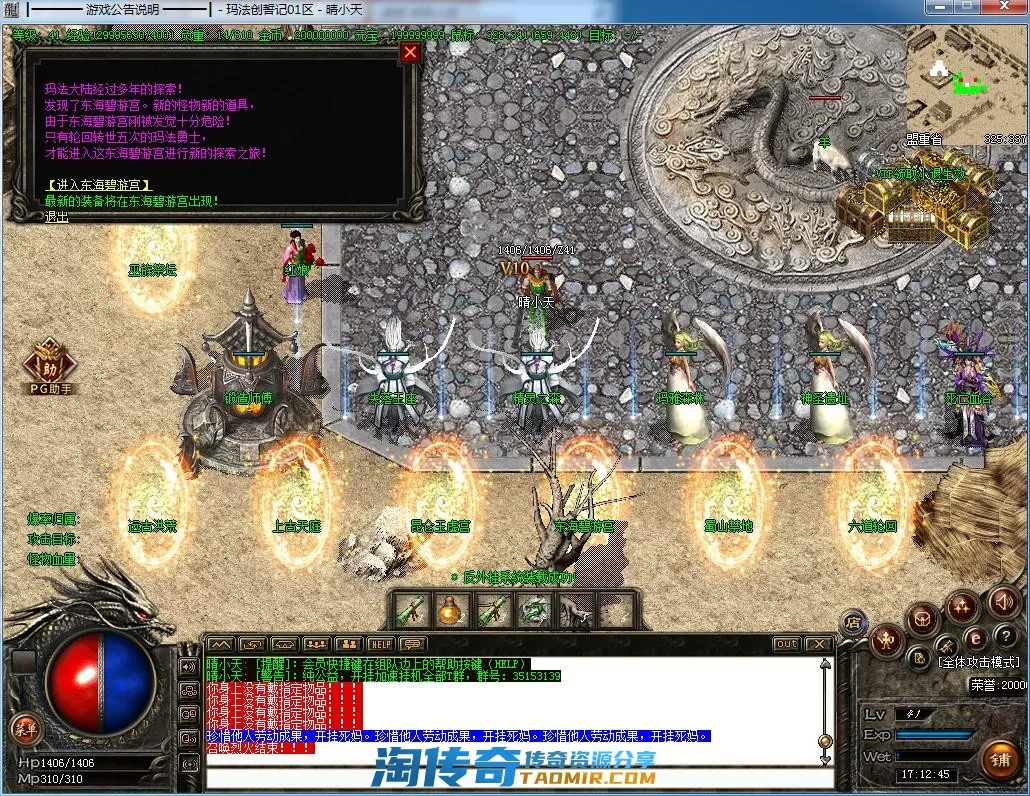Viewport: 1030px width, 796px height.
Task: Choose the 进入东海碧游宫 dialogue option
Action: click(x=99, y=186)
